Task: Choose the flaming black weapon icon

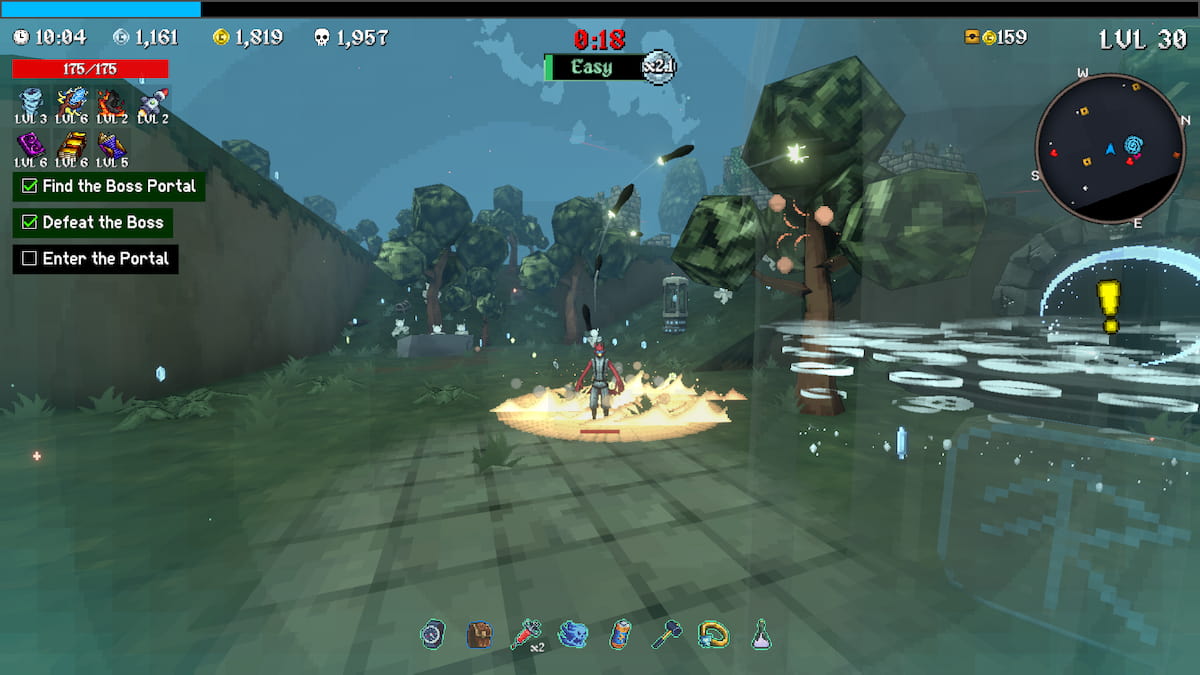Action: point(111,101)
